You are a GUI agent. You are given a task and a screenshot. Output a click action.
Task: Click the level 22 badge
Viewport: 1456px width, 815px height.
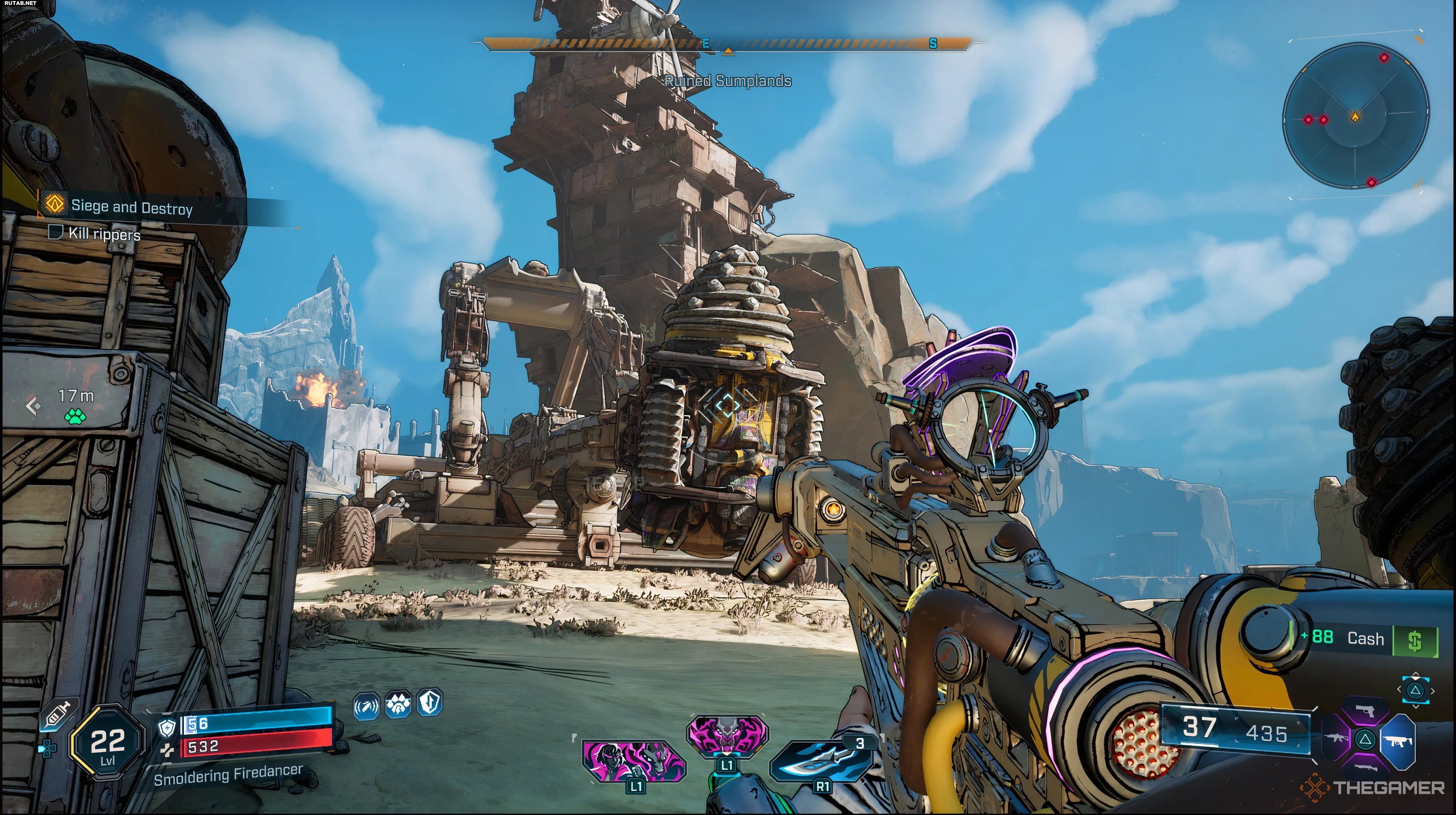coord(107,743)
